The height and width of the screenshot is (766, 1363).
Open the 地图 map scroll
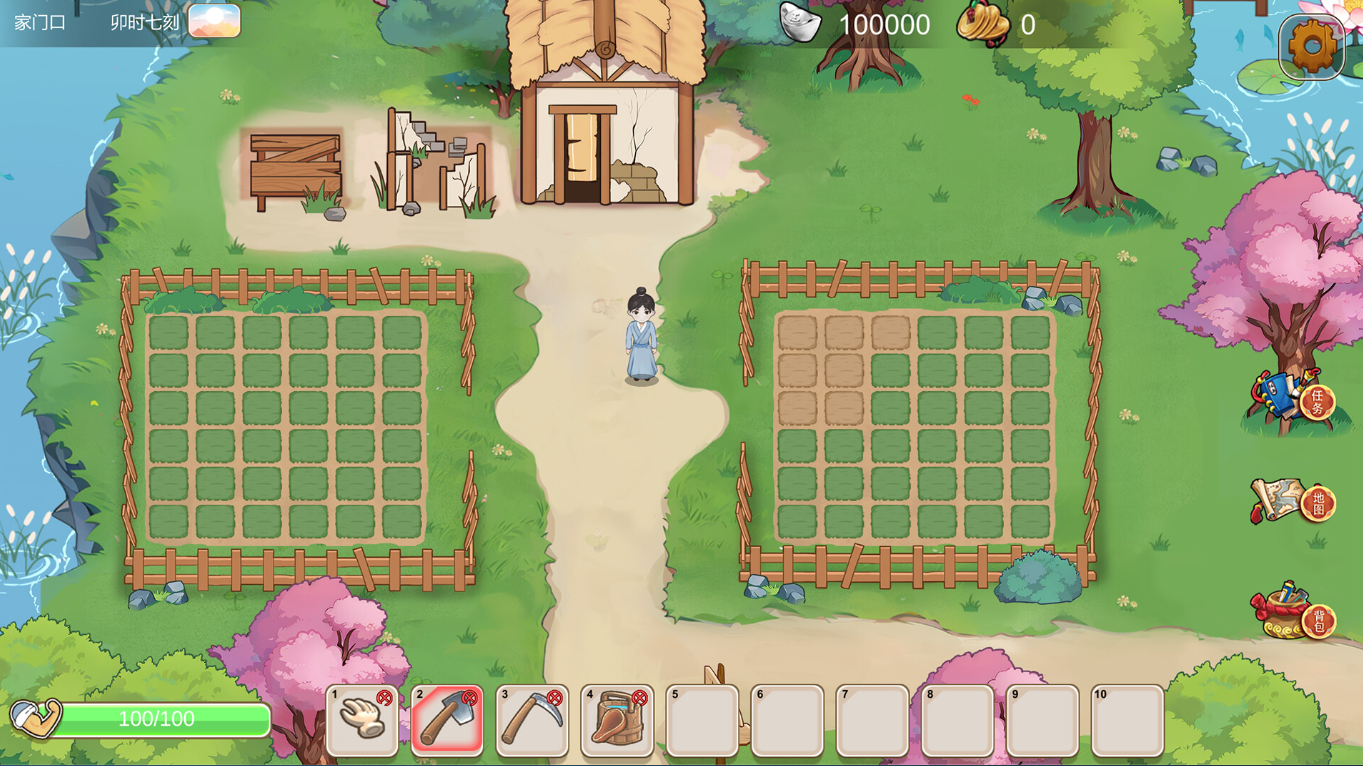[x=1294, y=500]
